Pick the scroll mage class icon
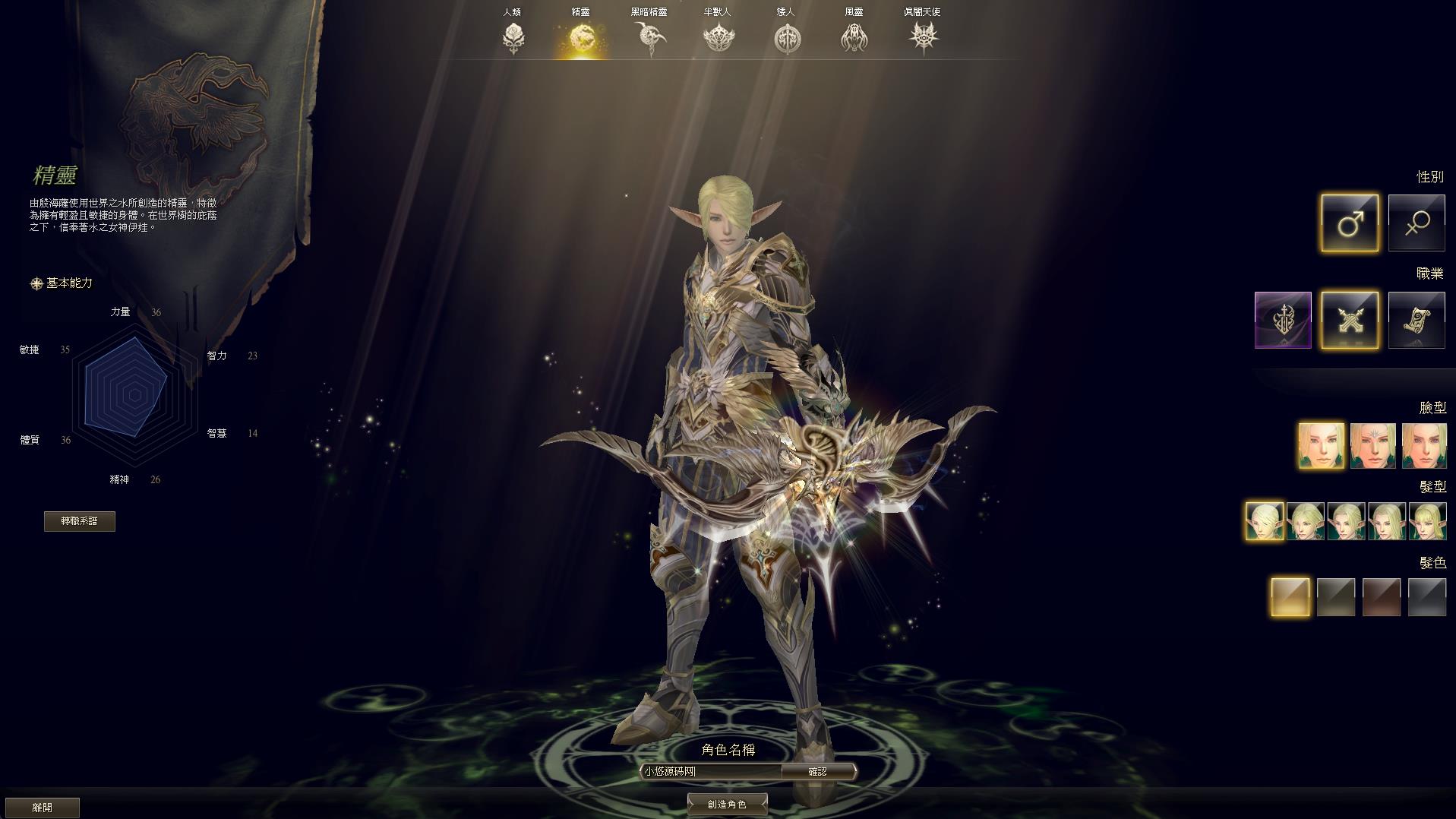The height and width of the screenshot is (819, 1456). (x=1417, y=320)
